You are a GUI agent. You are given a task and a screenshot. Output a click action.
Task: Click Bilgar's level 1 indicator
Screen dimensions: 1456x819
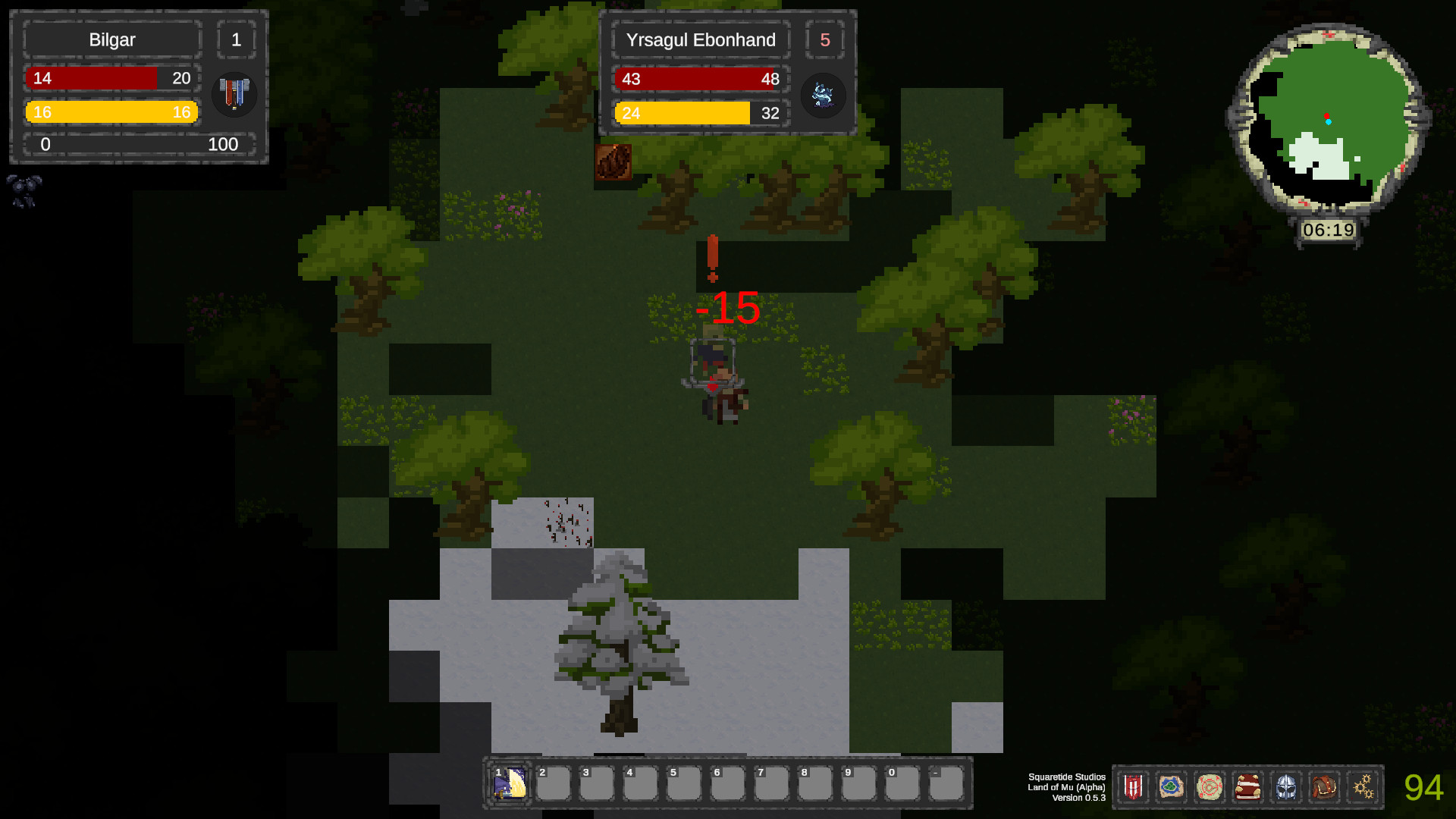tap(237, 39)
